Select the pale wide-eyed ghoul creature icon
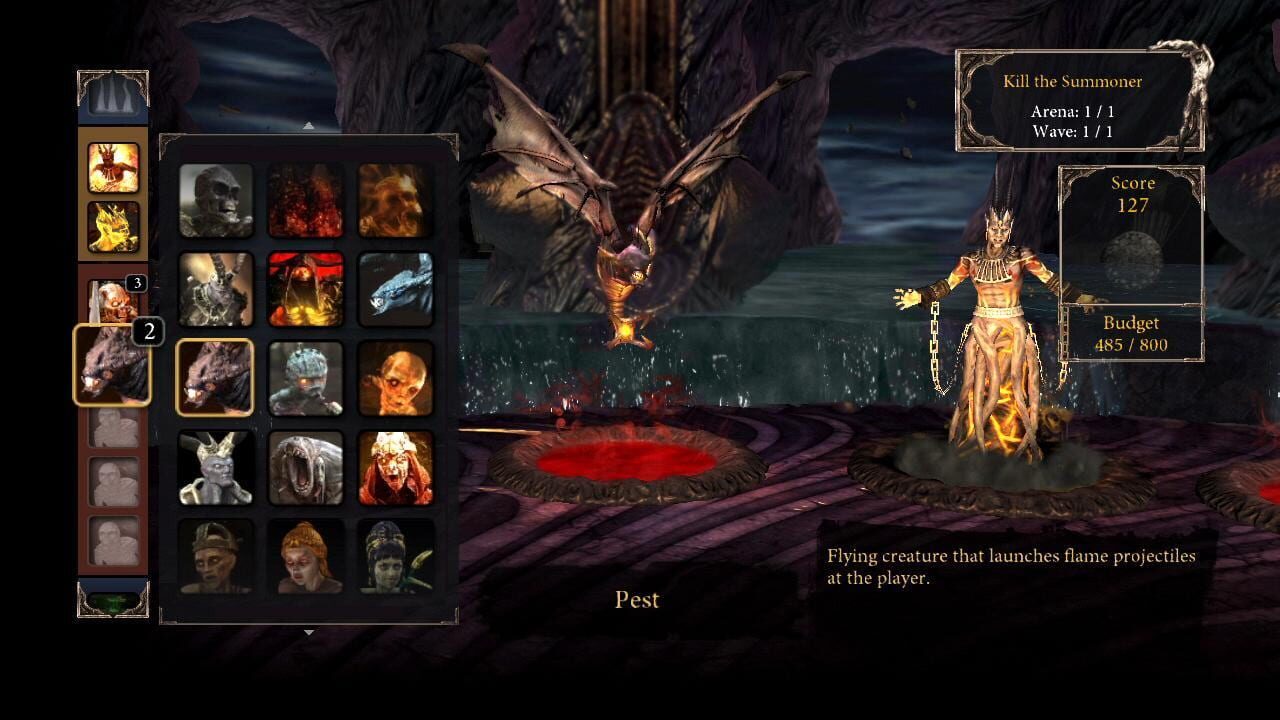 tap(396, 377)
